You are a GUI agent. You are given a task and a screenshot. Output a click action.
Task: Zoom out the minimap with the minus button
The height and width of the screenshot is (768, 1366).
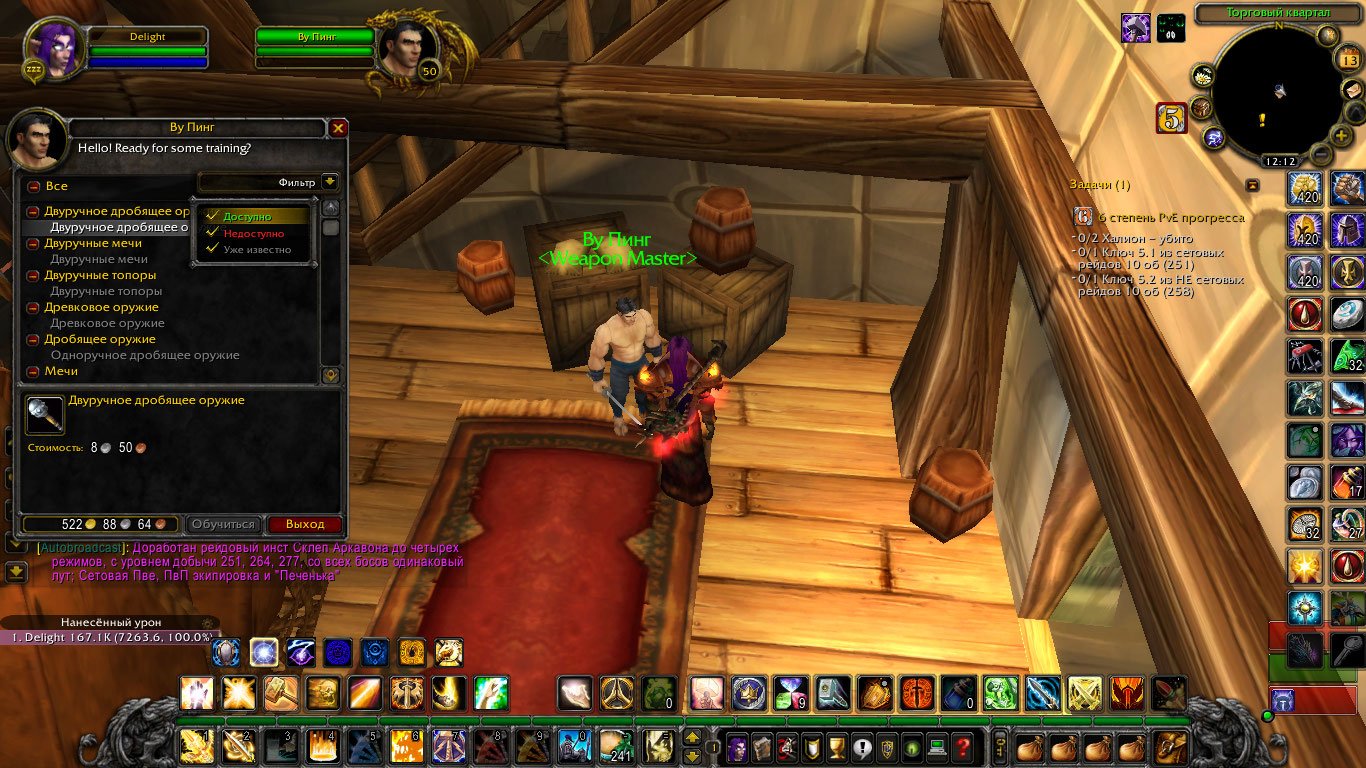tap(1320, 156)
